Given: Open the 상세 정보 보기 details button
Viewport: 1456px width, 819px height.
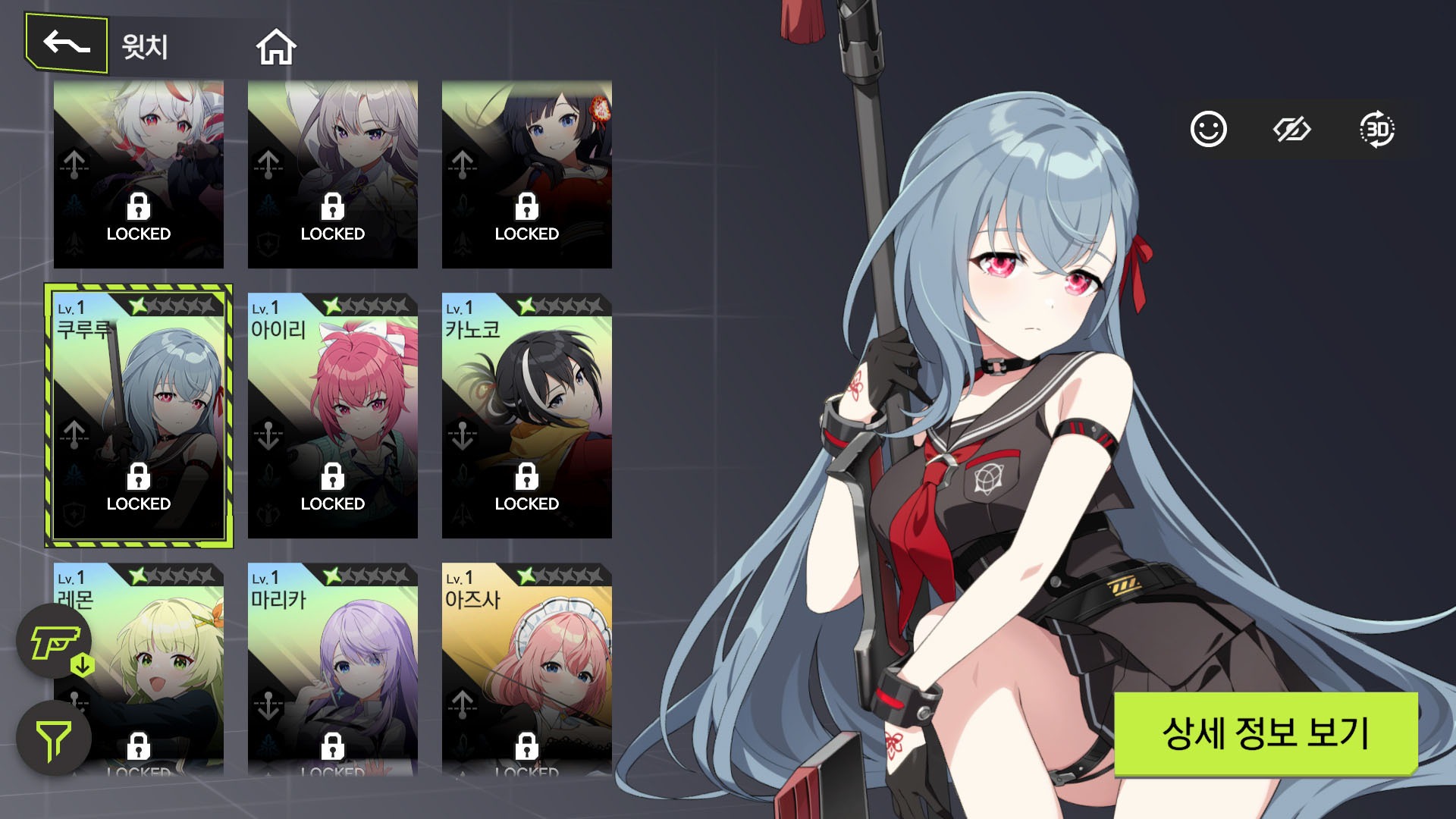Looking at the screenshot, I should (x=1265, y=733).
